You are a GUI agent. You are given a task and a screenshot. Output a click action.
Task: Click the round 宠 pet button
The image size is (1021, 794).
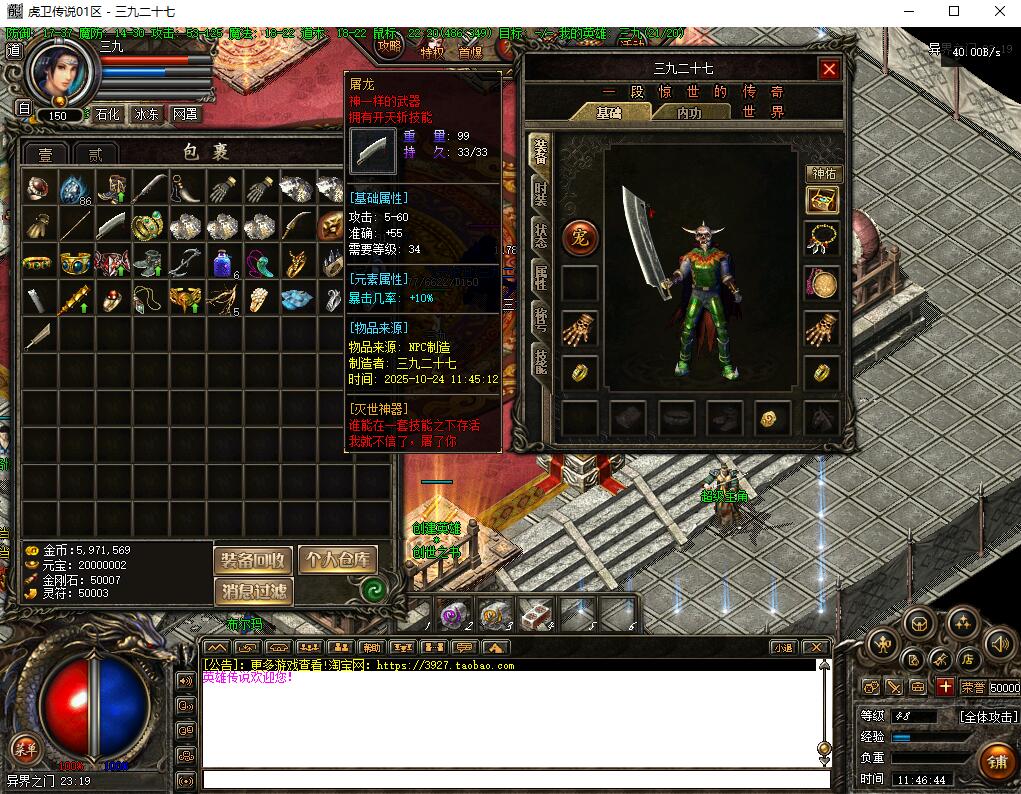coord(580,237)
